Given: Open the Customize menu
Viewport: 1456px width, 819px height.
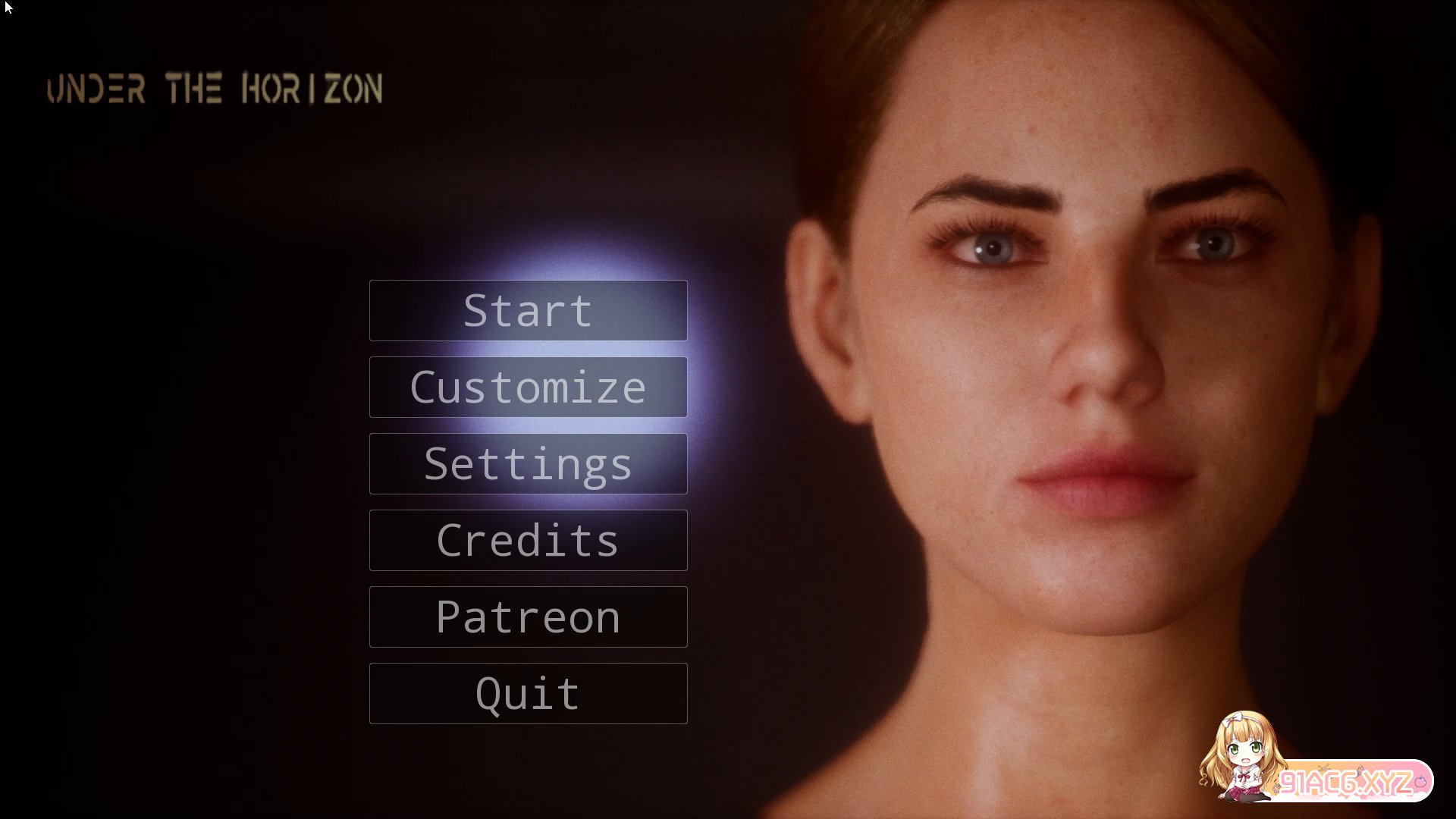Looking at the screenshot, I should (x=528, y=388).
